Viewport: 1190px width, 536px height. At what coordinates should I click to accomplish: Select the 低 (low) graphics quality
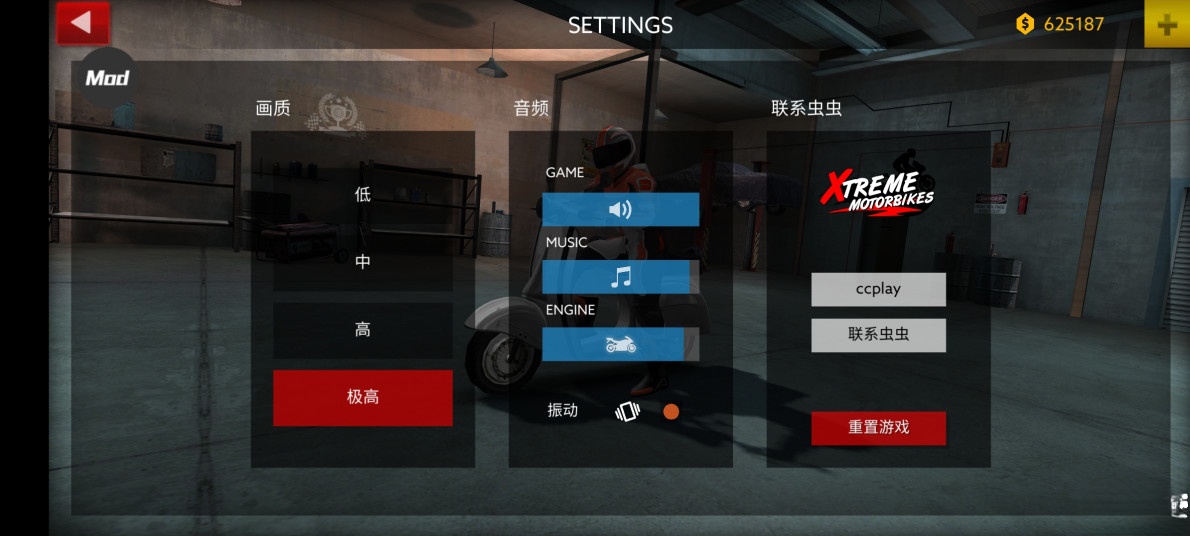pyautogui.click(x=362, y=194)
